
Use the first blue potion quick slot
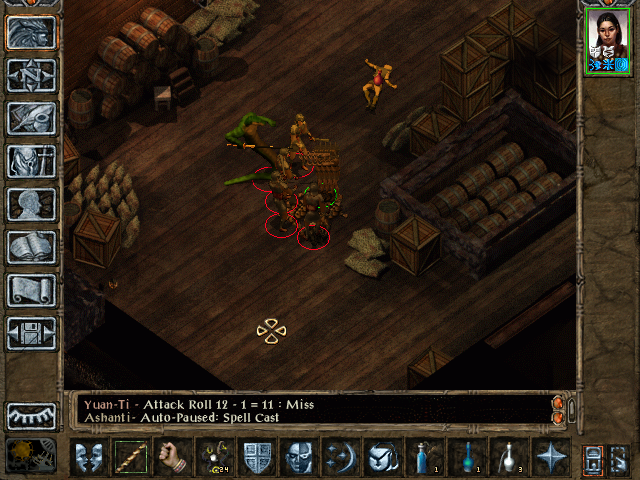[x=425, y=457]
